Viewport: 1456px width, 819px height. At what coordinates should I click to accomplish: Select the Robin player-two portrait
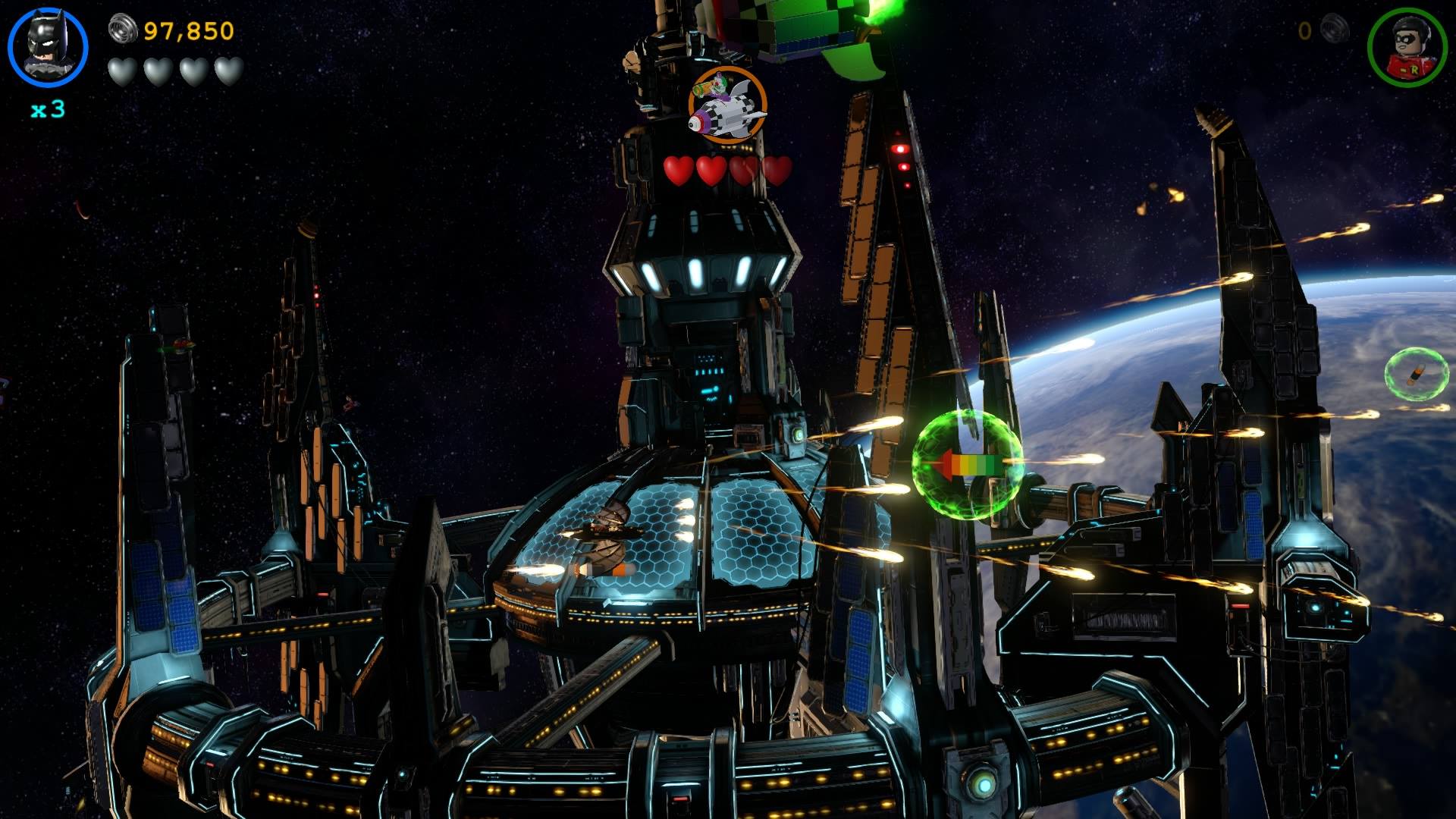(x=1407, y=47)
